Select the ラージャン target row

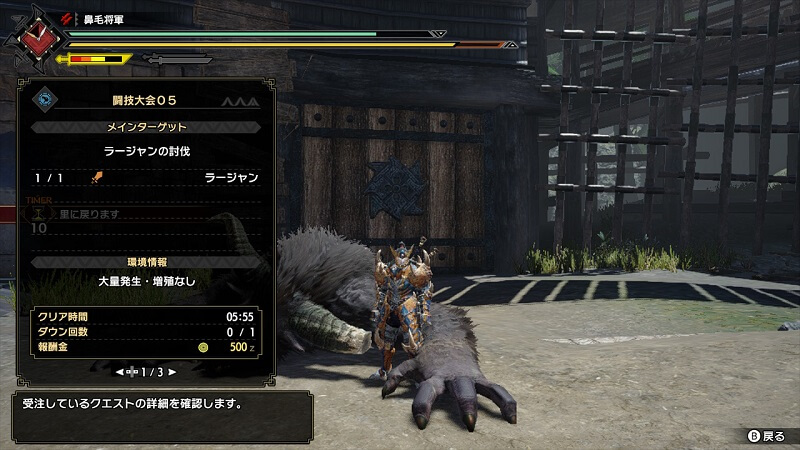coord(146,177)
